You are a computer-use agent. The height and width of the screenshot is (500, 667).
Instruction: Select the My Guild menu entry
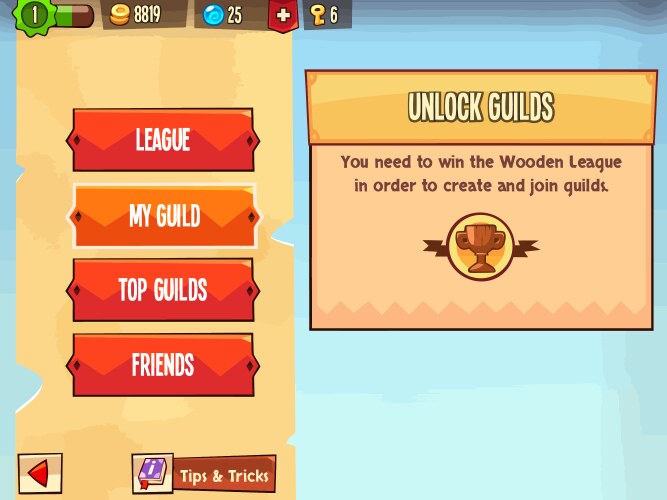(163, 216)
